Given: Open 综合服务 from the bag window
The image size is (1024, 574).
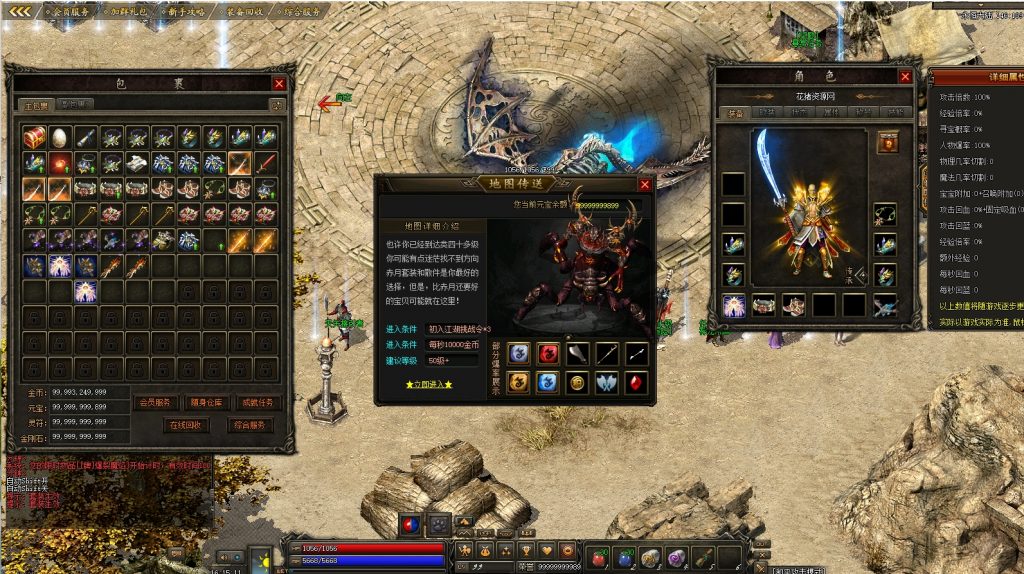Looking at the screenshot, I should [x=248, y=425].
